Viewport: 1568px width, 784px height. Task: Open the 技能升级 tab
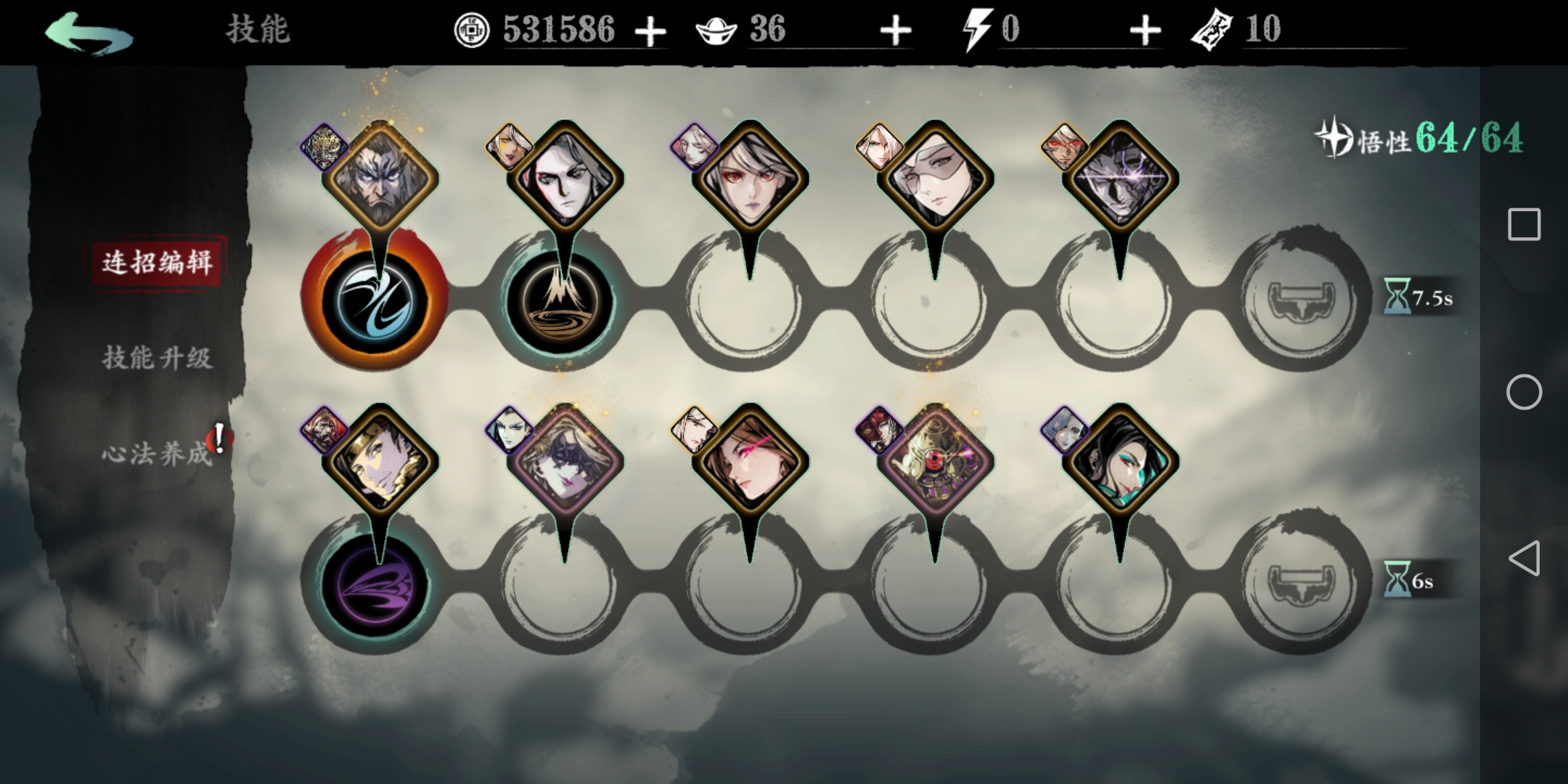point(157,358)
